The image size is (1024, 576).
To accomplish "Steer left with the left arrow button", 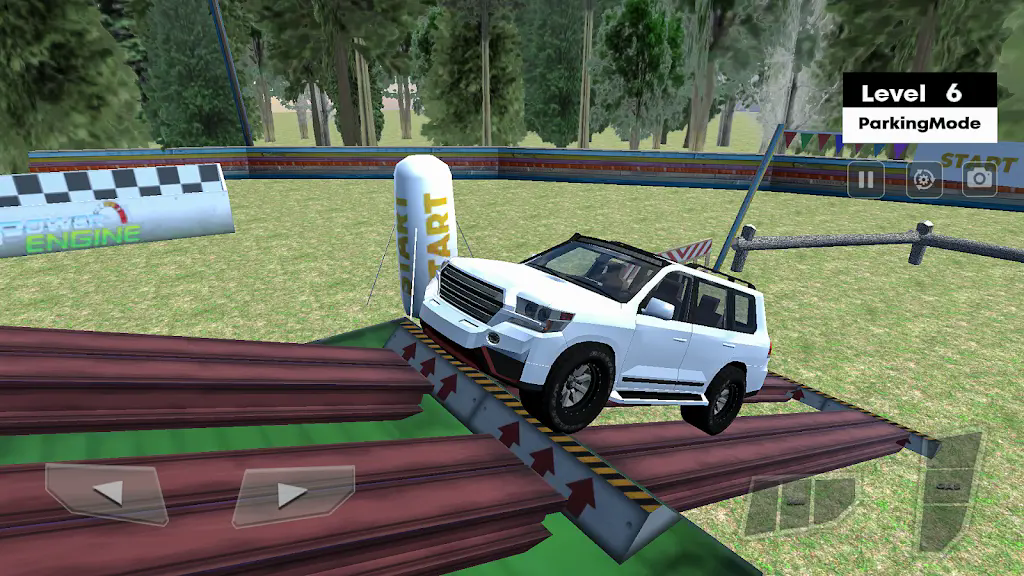I will click(107, 493).
